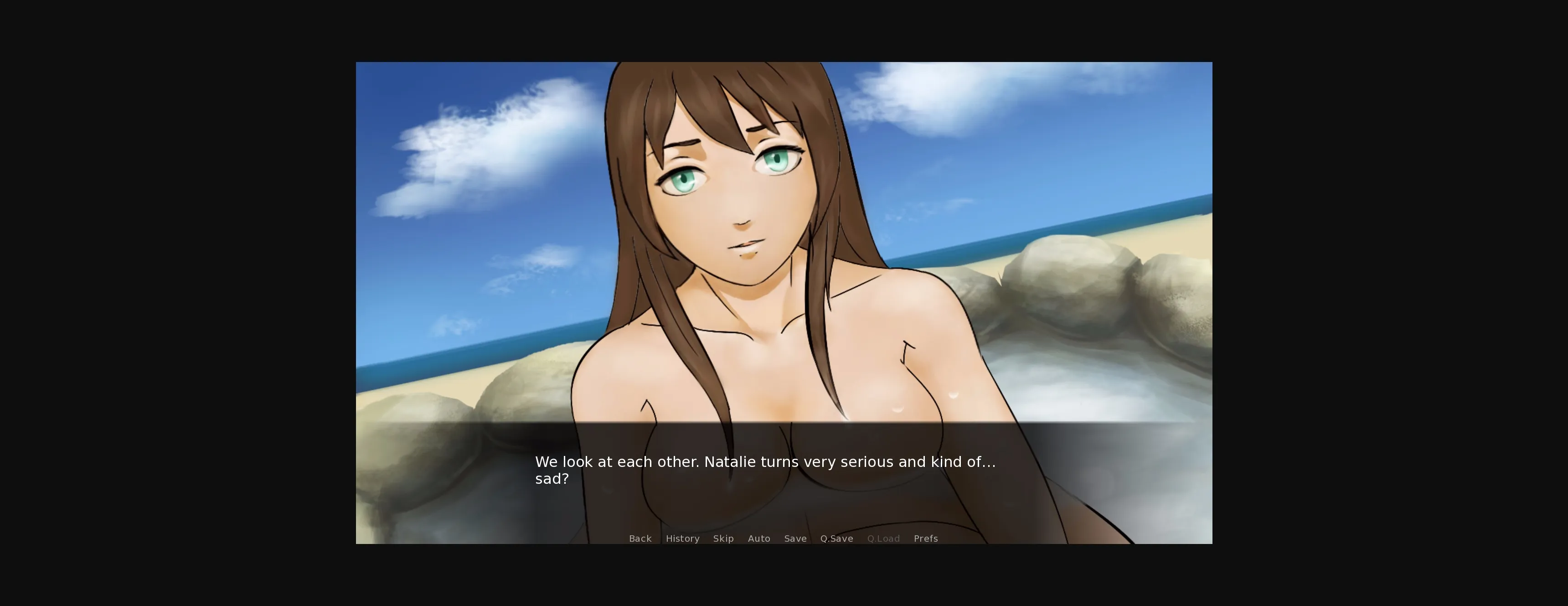Open the History of dialogue

coord(682,539)
